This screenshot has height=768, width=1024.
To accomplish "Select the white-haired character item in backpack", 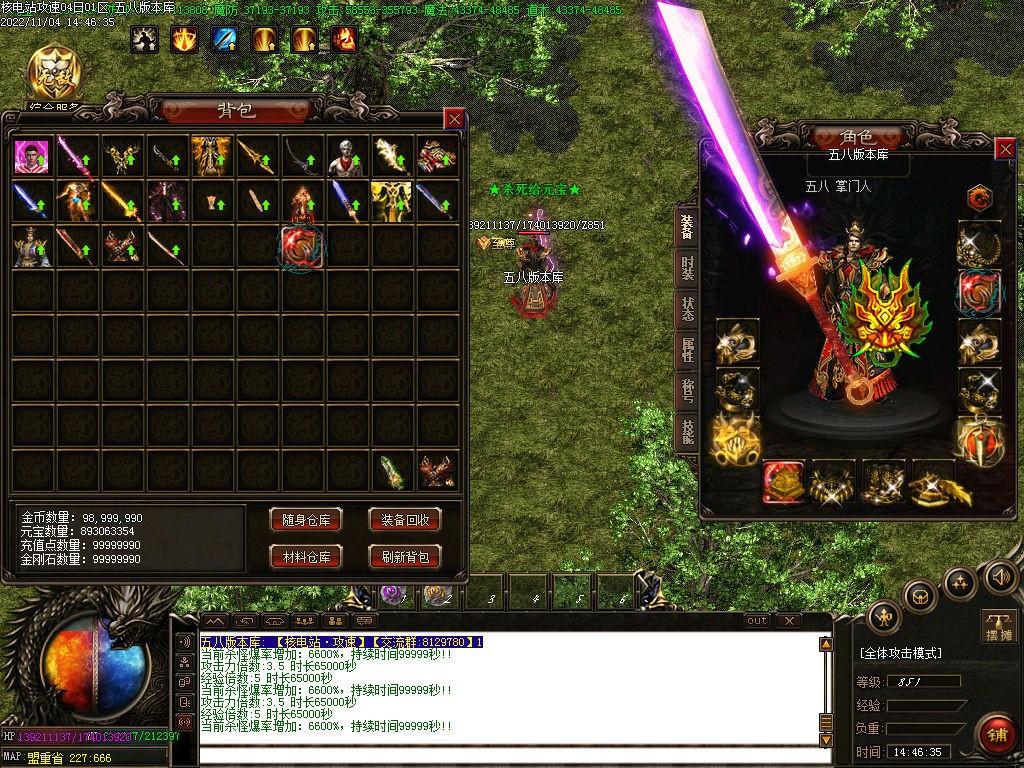I will point(347,157).
